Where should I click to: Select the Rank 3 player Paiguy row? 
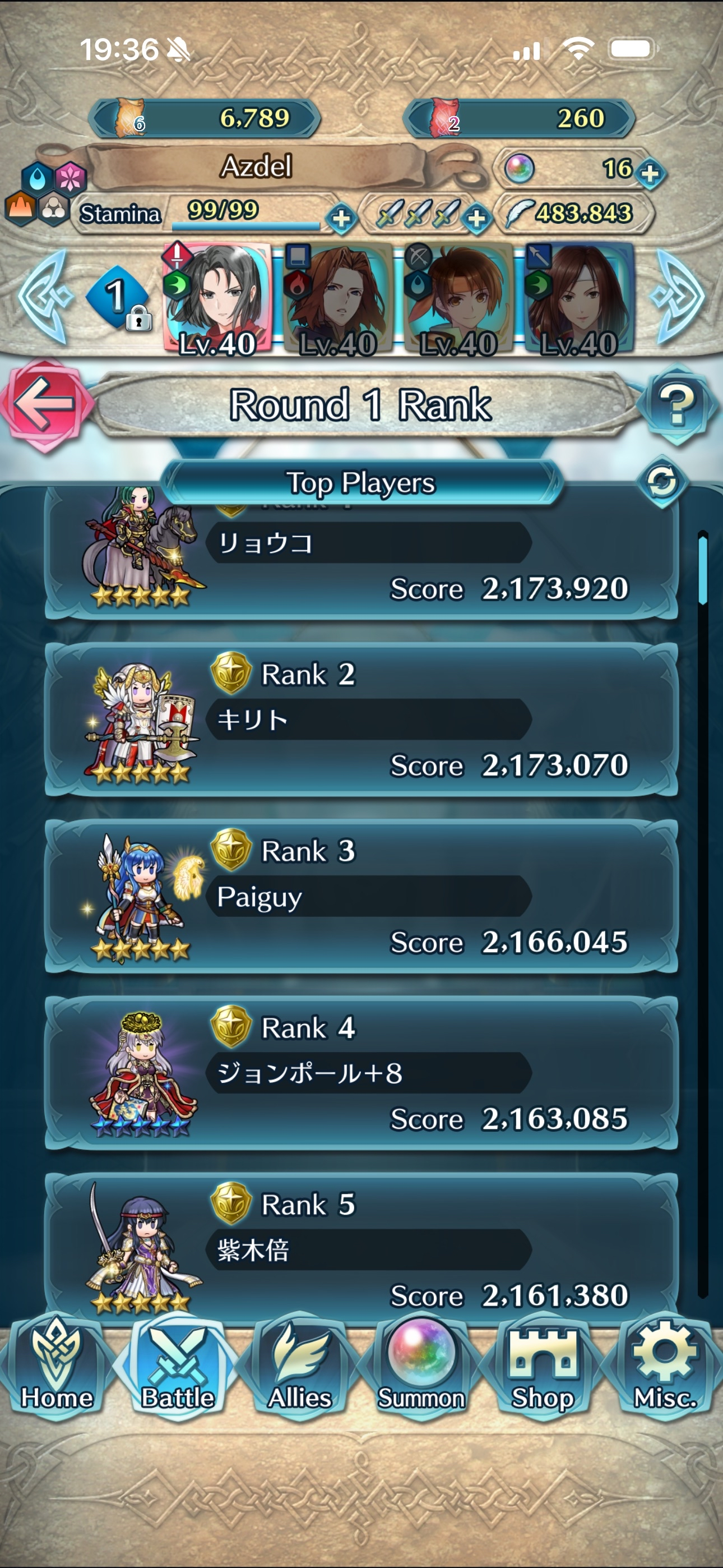(x=361, y=896)
